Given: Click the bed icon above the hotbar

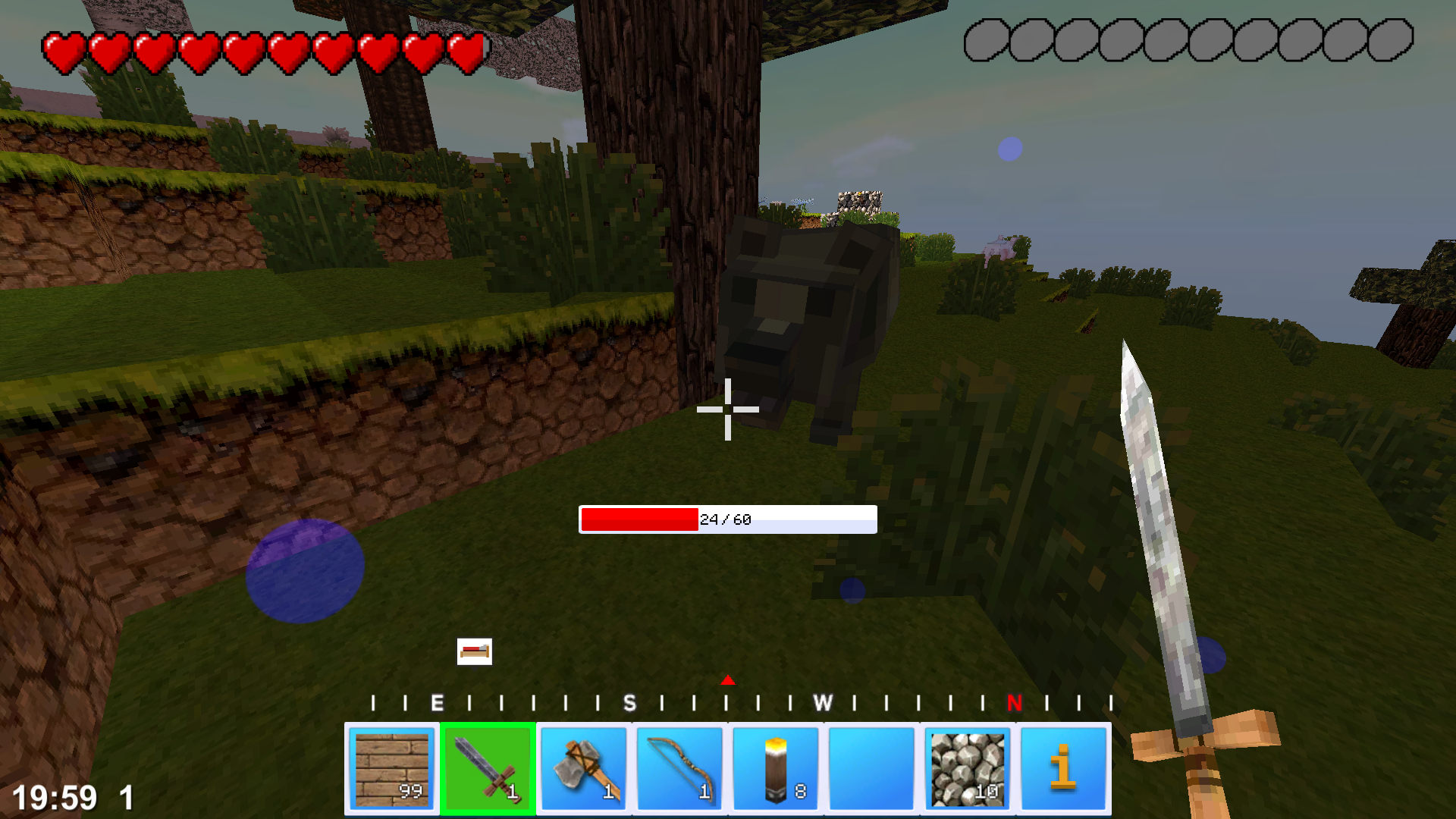Looking at the screenshot, I should coord(474,651).
